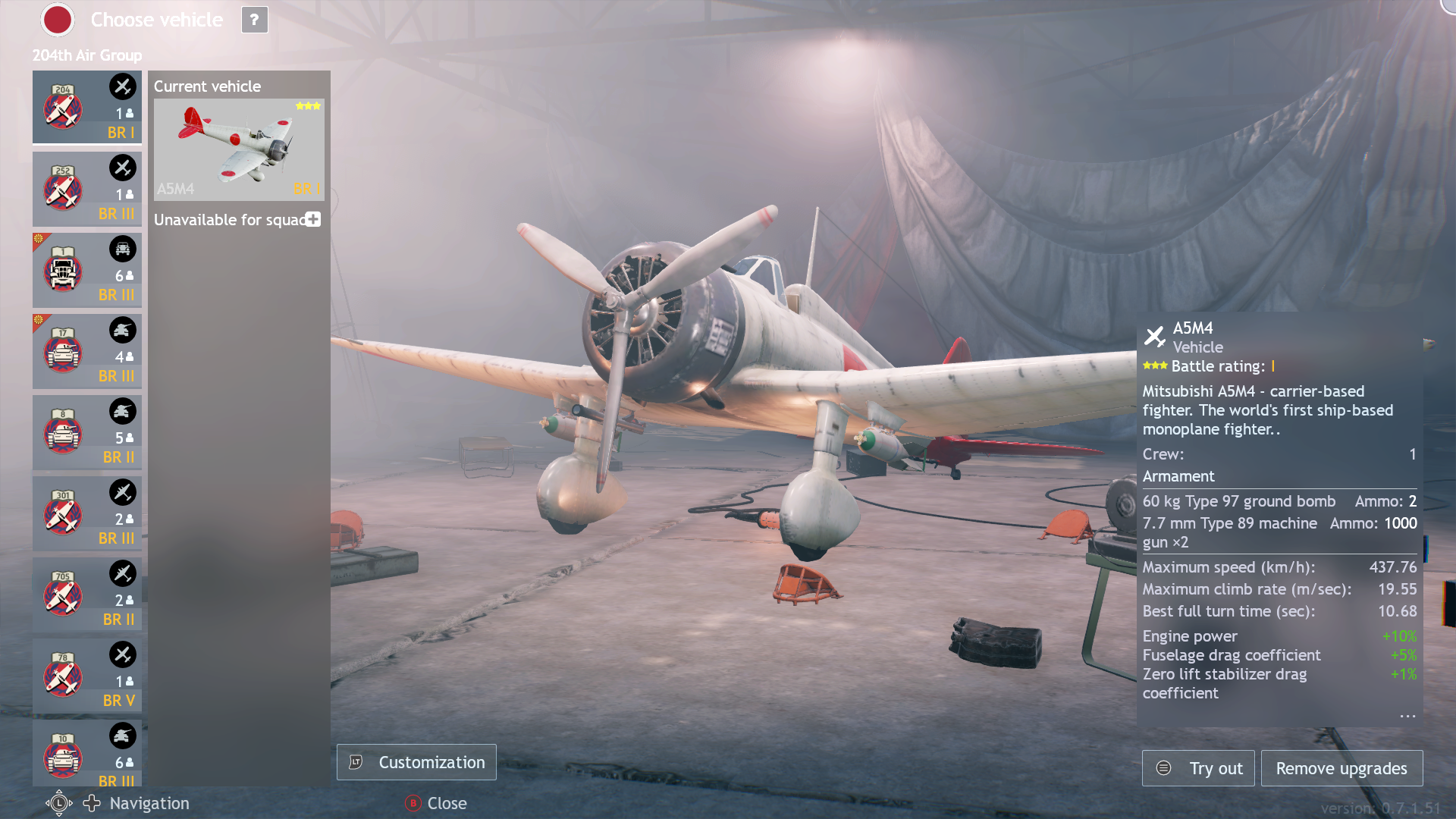The image size is (1456, 819).
Task: Pick the squad 78 plane with BR V
Action: point(86,676)
